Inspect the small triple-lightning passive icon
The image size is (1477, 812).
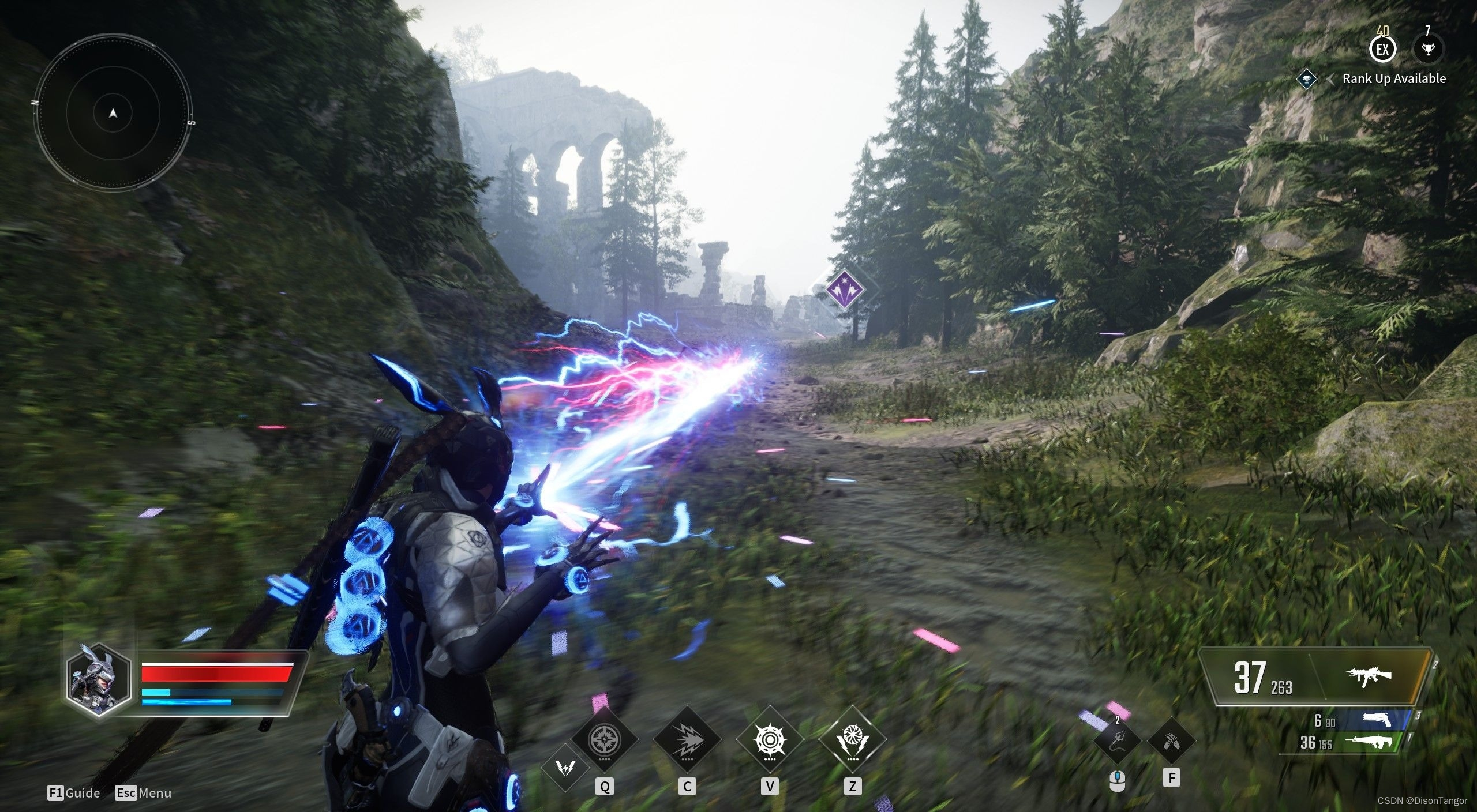coord(566,766)
